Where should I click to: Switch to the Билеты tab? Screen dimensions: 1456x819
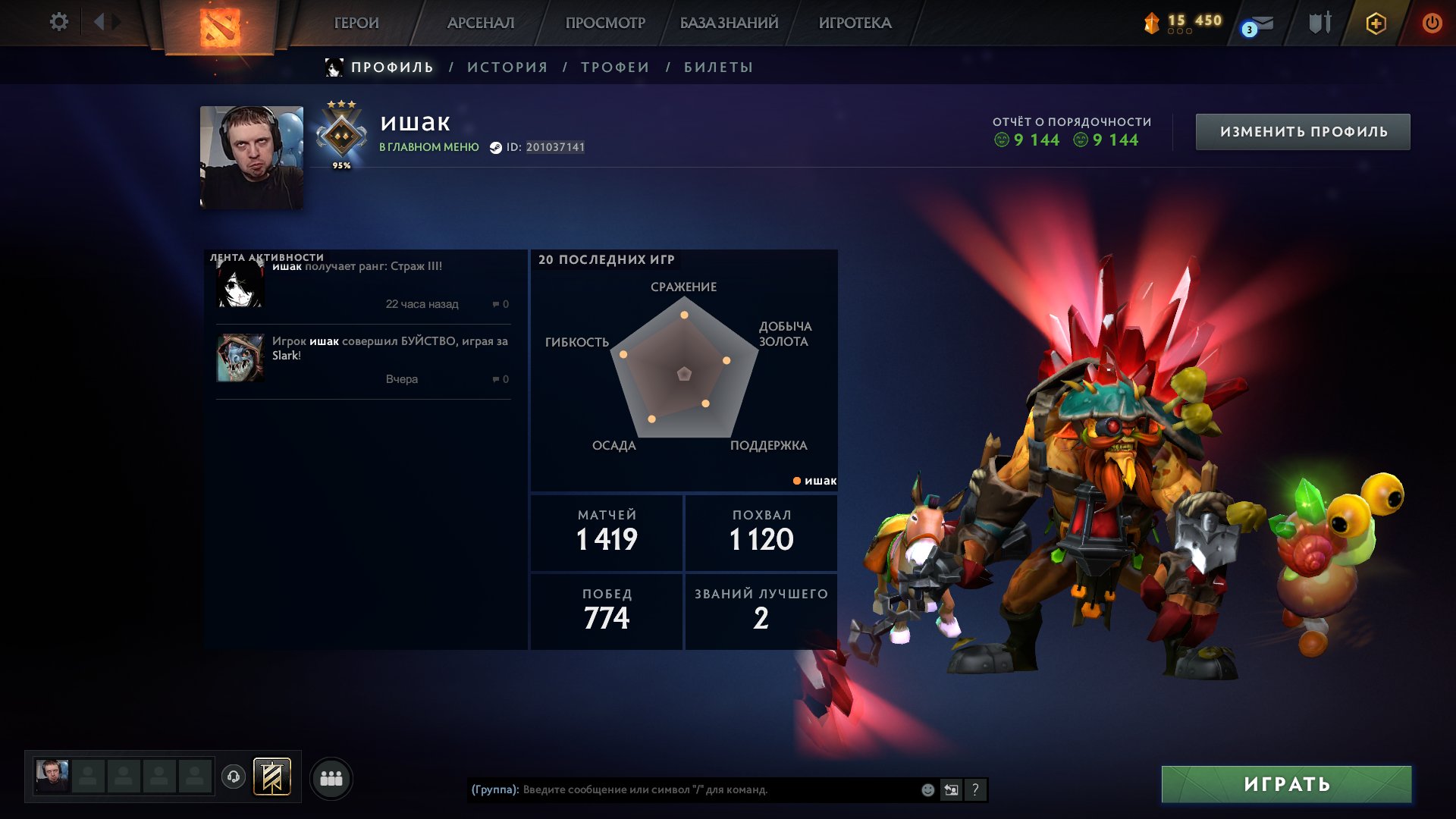tap(718, 67)
